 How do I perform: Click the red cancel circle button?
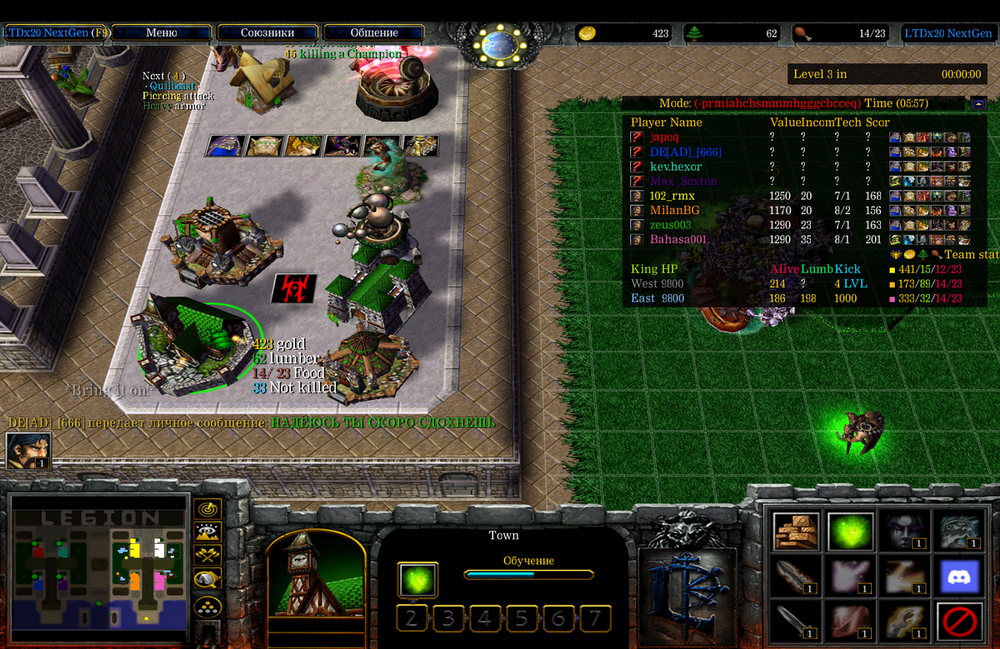(958, 622)
